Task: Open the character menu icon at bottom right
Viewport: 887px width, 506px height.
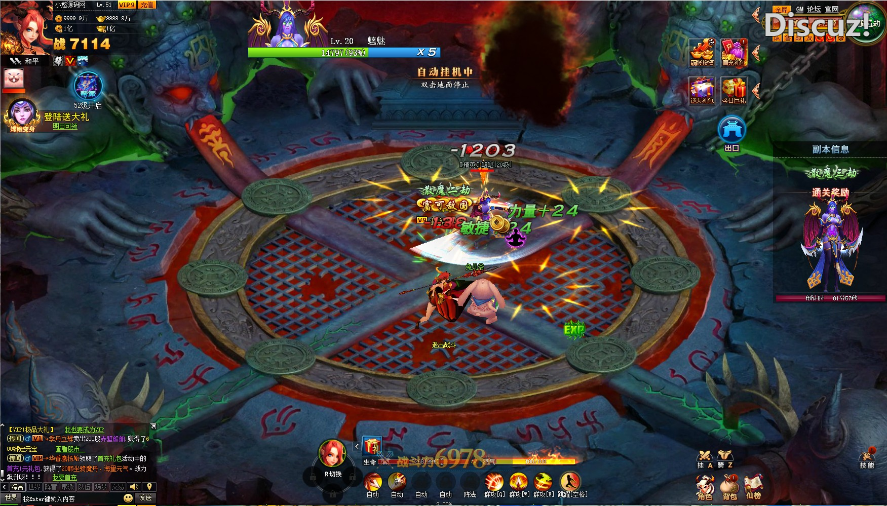Action: click(705, 484)
